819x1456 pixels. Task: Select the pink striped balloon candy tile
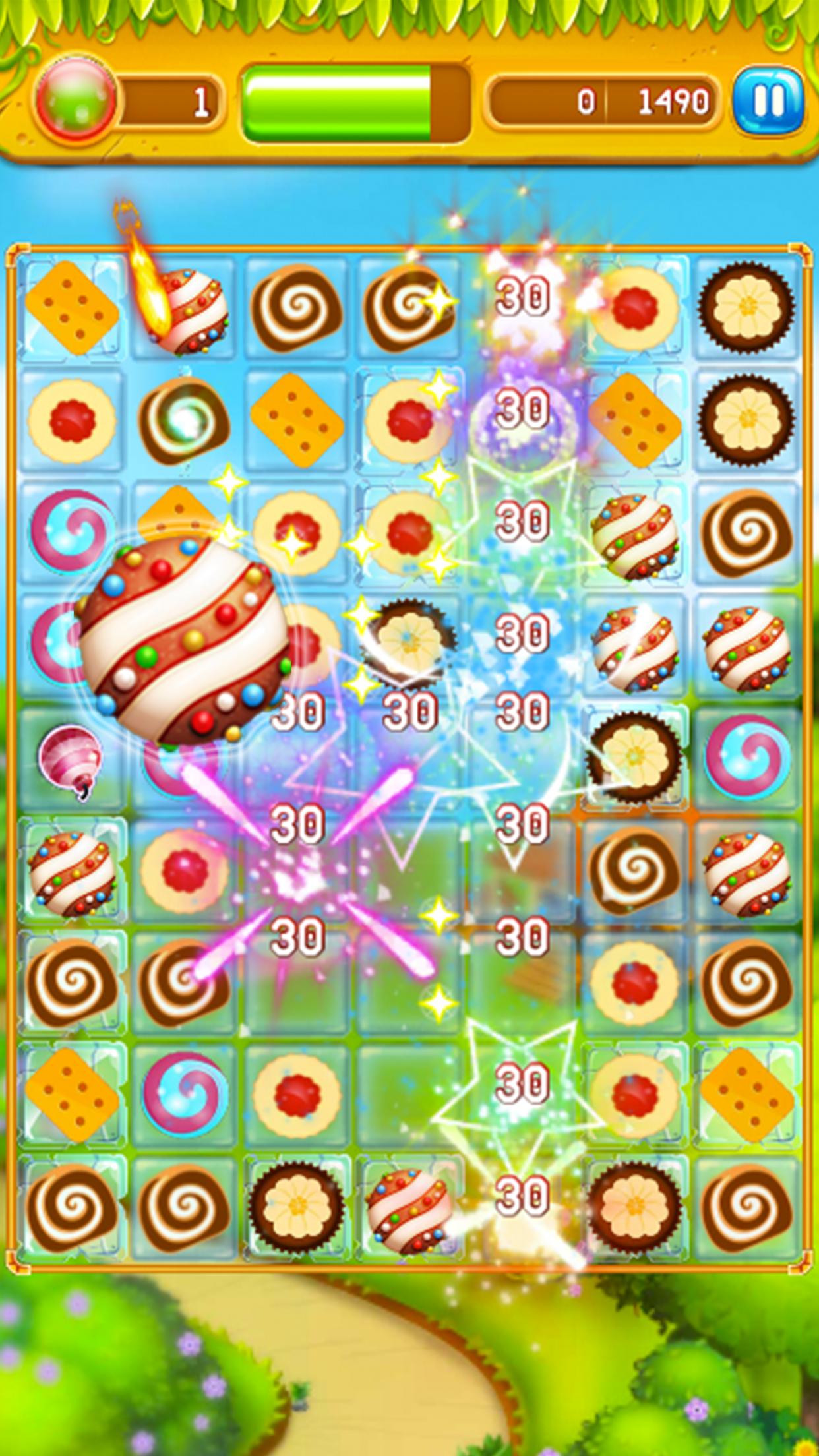[69, 758]
